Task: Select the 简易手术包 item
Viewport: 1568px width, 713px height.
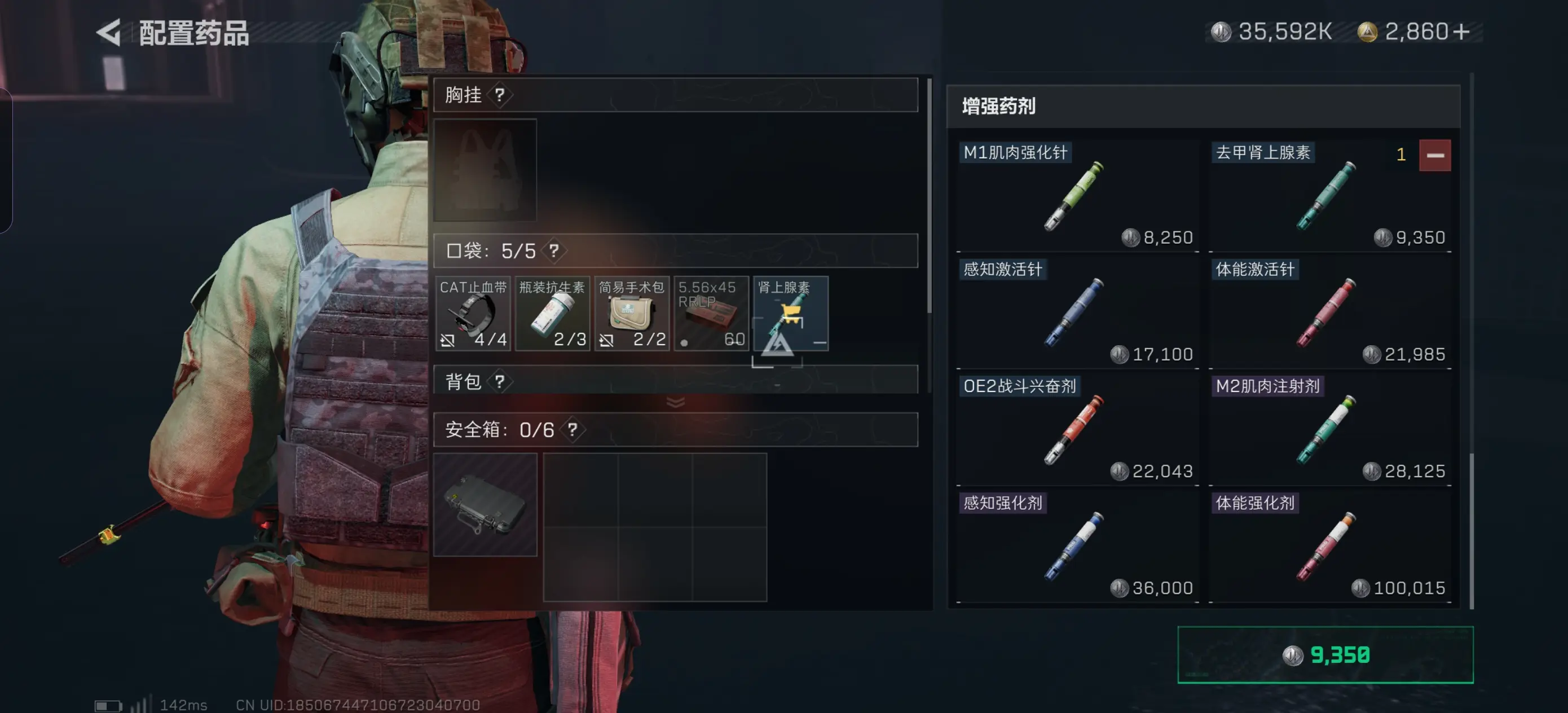Action: pyautogui.click(x=632, y=314)
